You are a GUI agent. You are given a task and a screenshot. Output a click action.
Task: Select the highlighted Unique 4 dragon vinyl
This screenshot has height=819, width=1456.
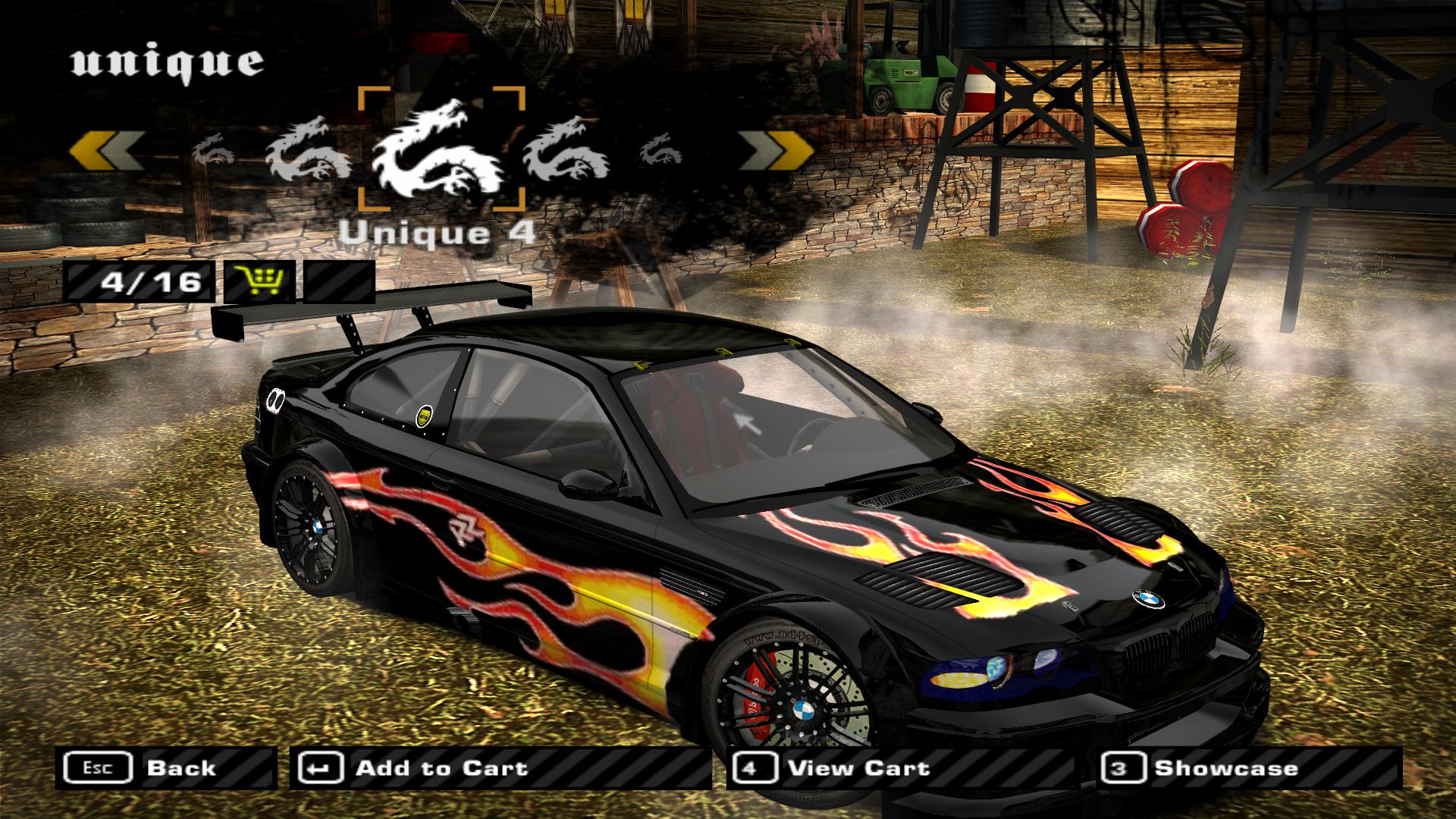(441, 149)
